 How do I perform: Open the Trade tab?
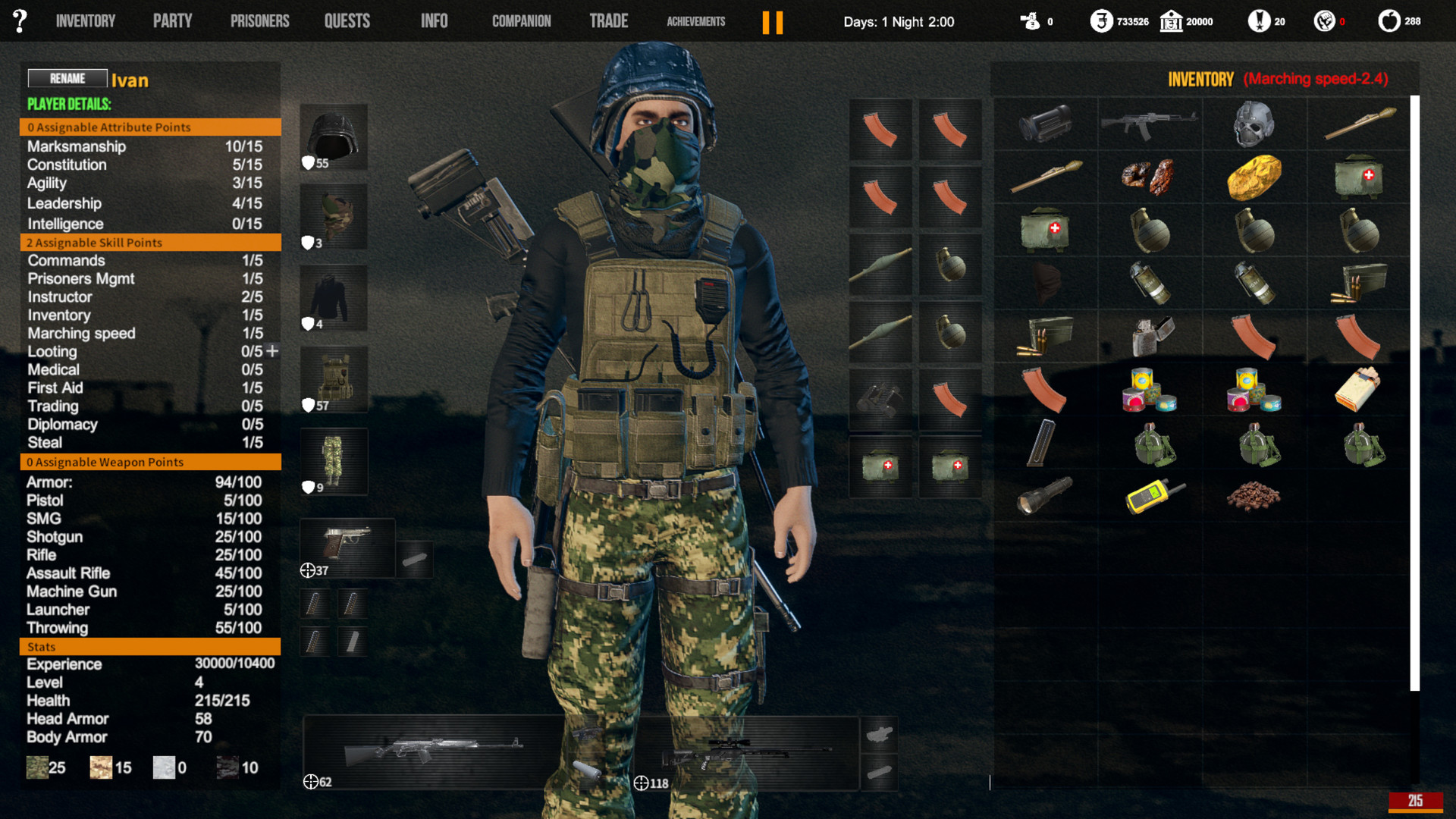point(609,20)
